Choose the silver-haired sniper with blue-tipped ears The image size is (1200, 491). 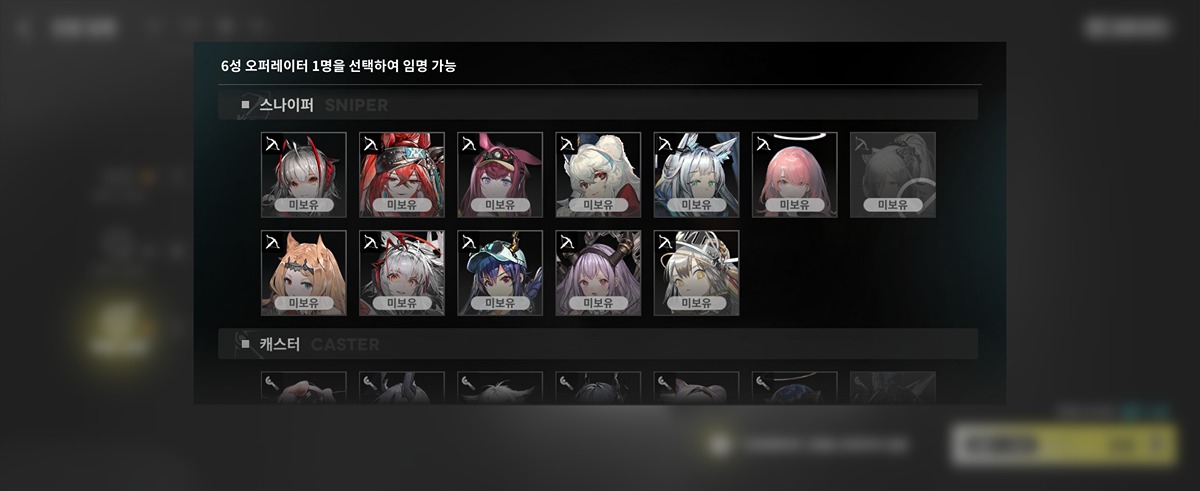(696, 174)
